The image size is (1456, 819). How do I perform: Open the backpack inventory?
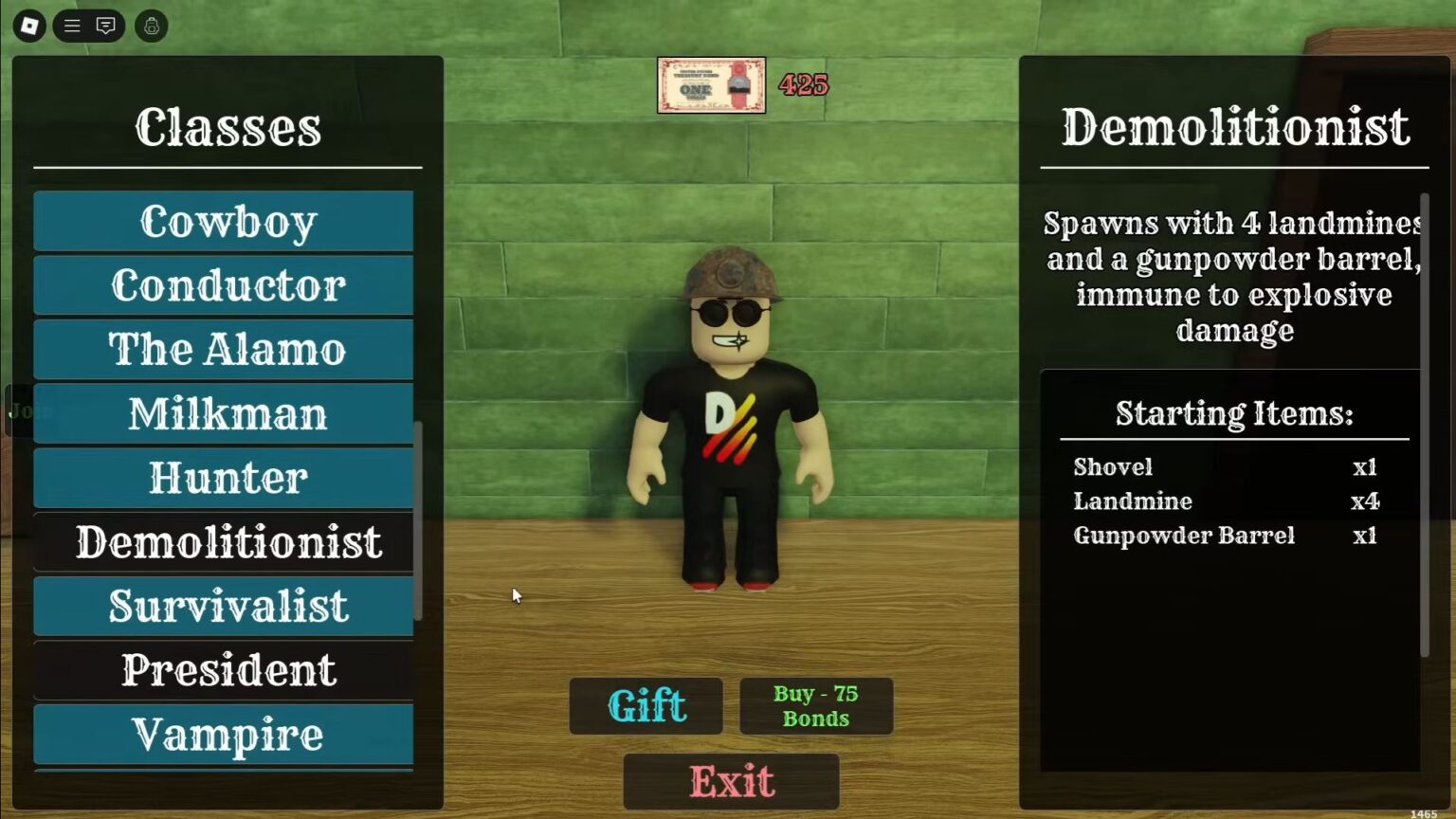click(x=151, y=26)
